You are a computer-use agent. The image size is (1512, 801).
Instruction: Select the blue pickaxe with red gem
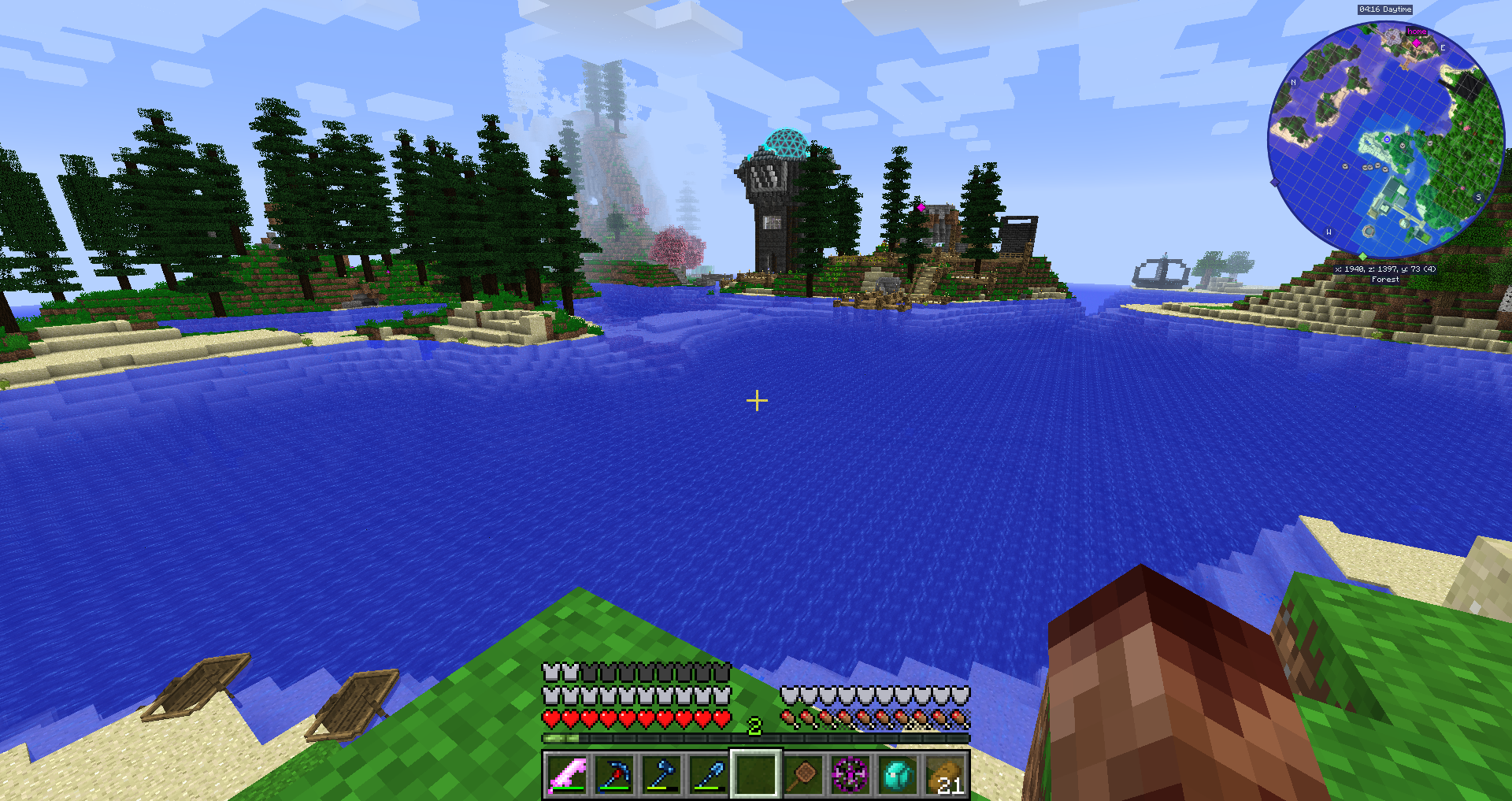tap(614, 775)
